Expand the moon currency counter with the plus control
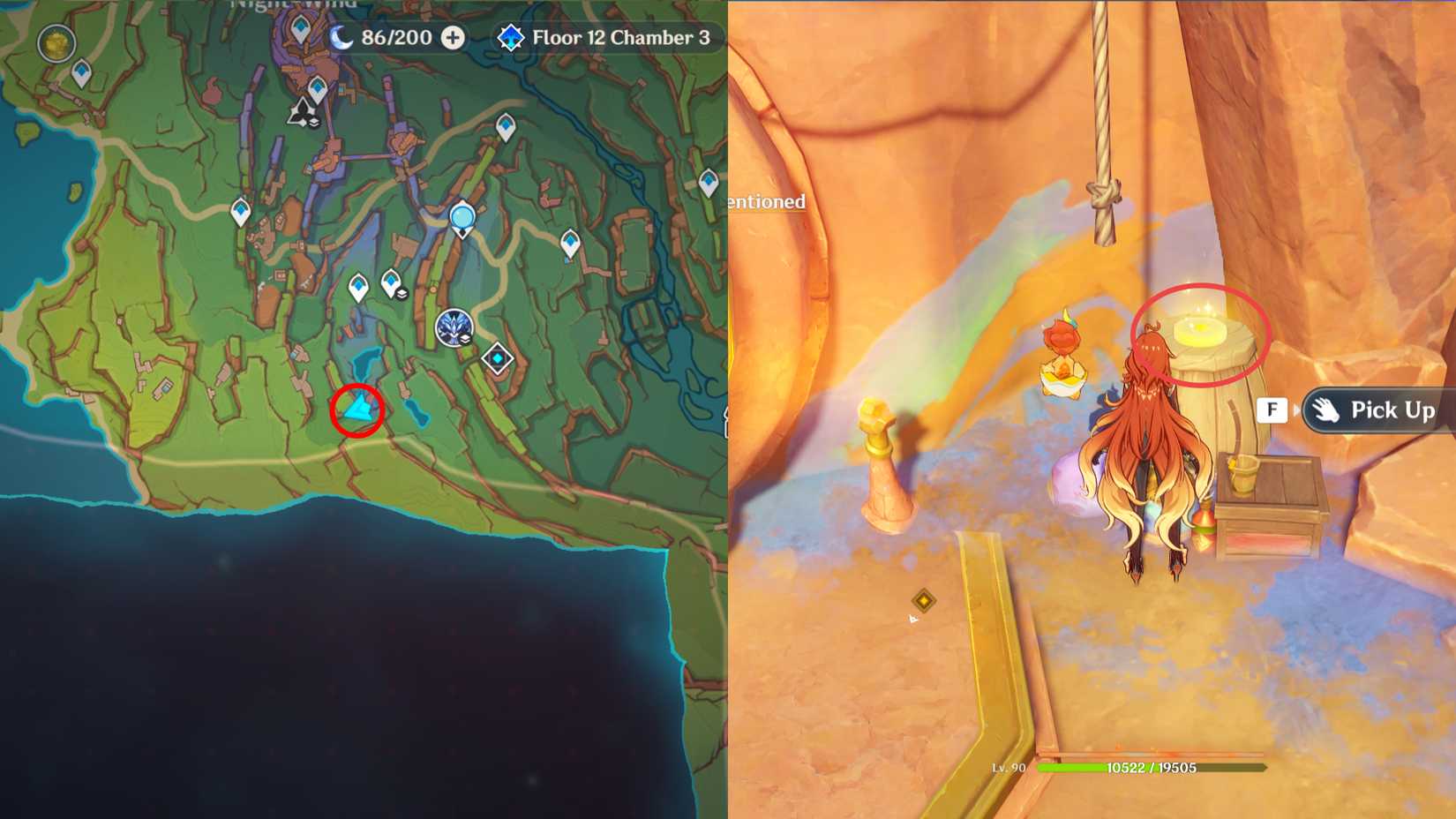Screen dimensions: 1456x819 click(453, 38)
